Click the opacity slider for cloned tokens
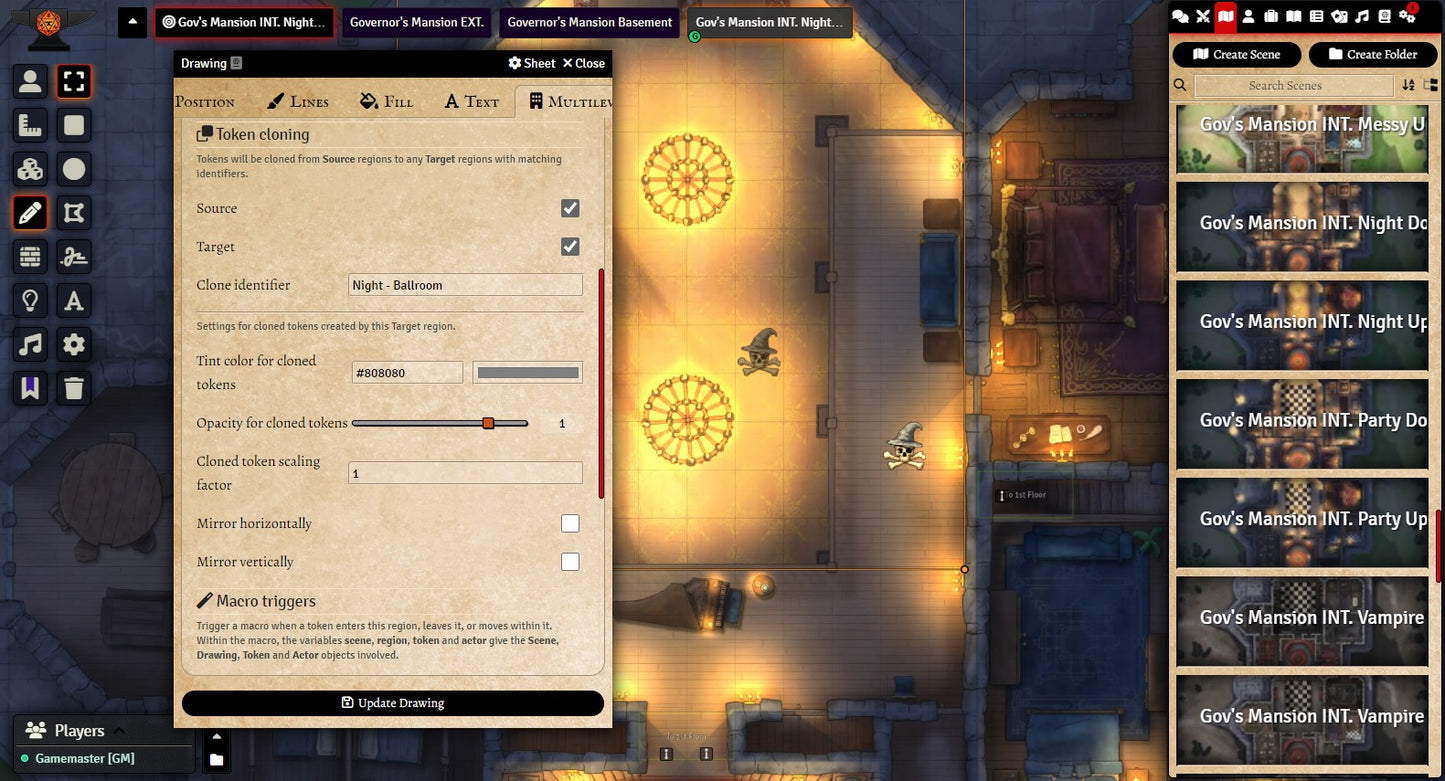 point(440,423)
